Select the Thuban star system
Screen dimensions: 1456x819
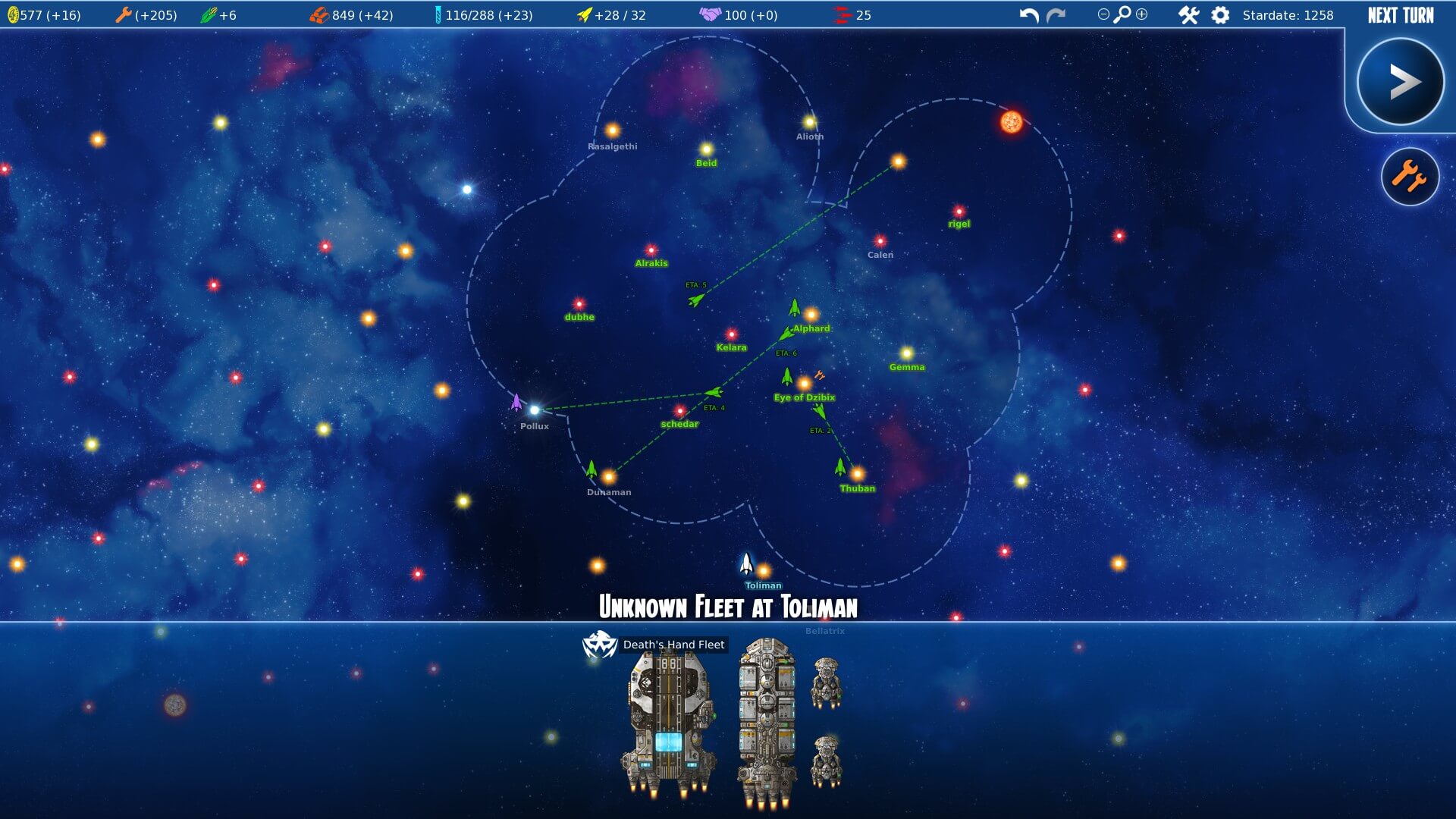tap(857, 475)
